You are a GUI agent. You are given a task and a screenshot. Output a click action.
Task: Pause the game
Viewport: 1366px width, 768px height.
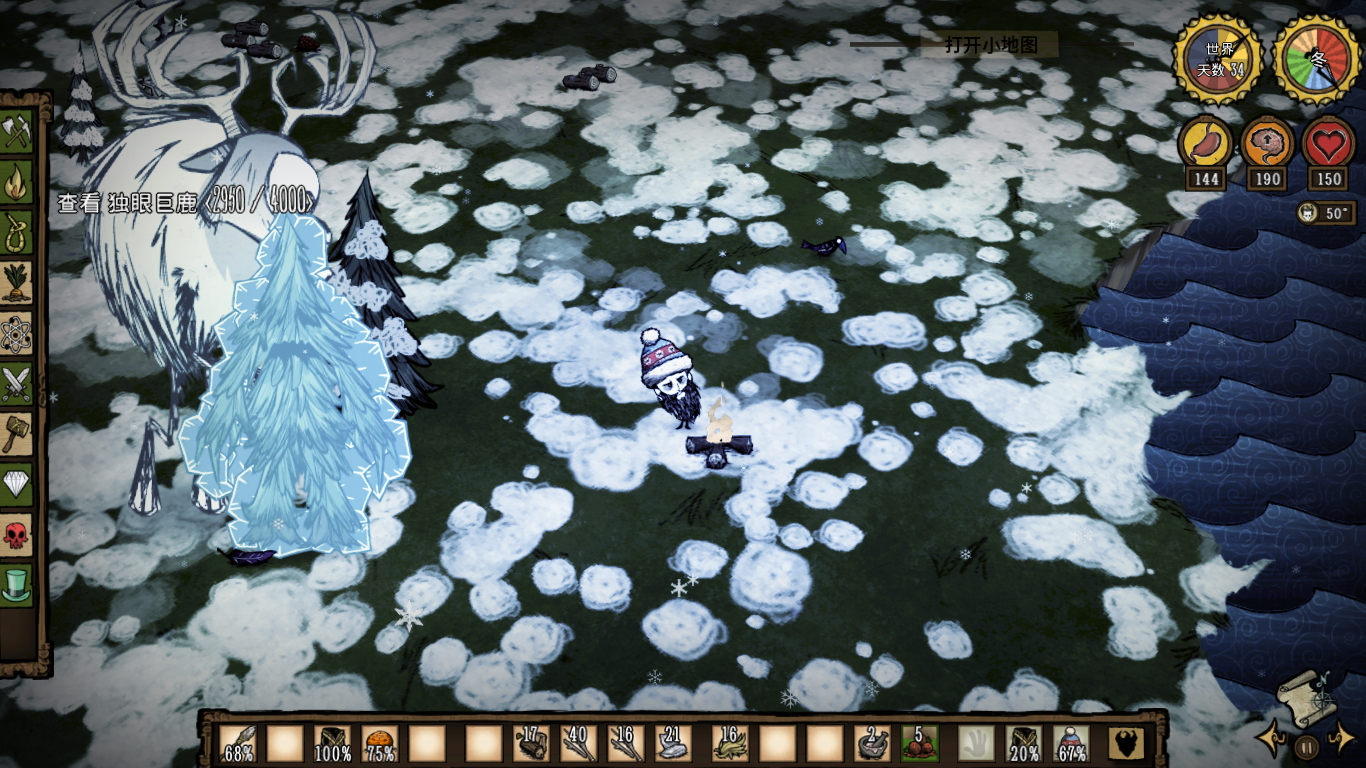pyautogui.click(x=1306, y=745)
